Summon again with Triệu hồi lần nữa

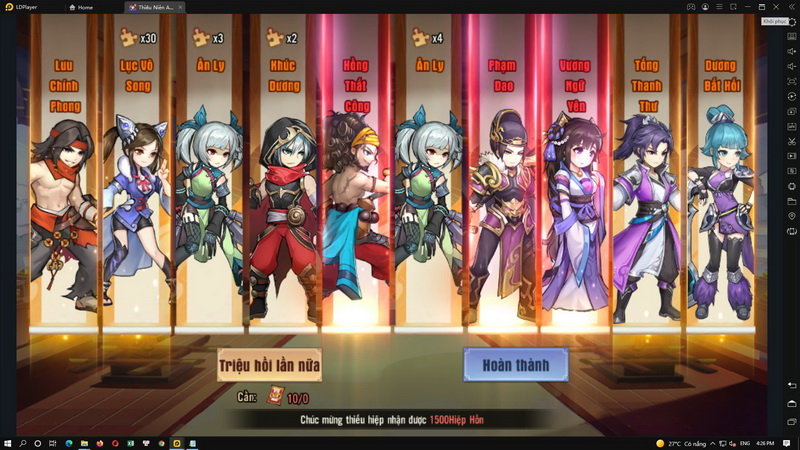270,365
